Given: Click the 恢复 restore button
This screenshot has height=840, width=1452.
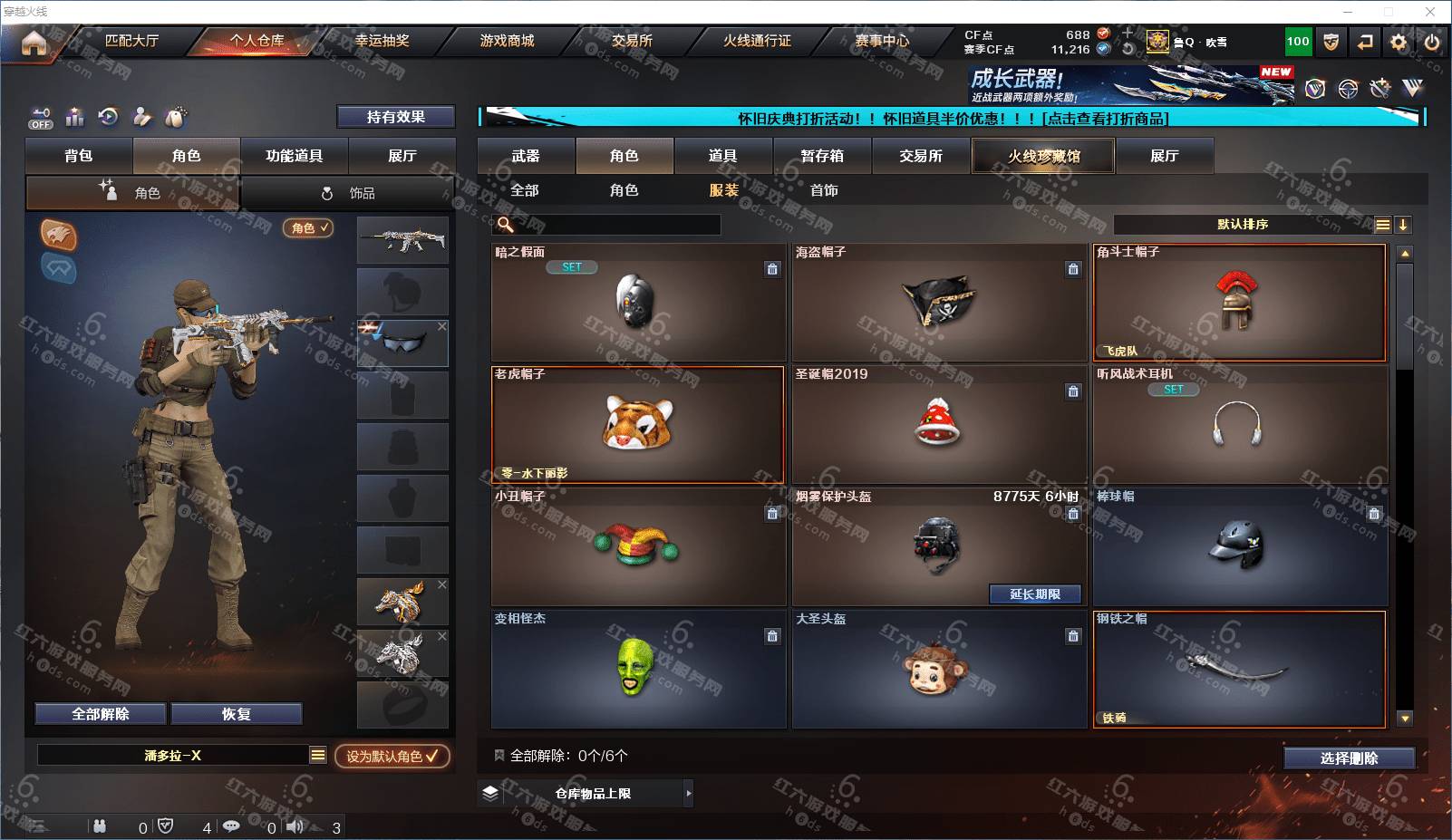Looking at the screenshot, I should 236,714.
